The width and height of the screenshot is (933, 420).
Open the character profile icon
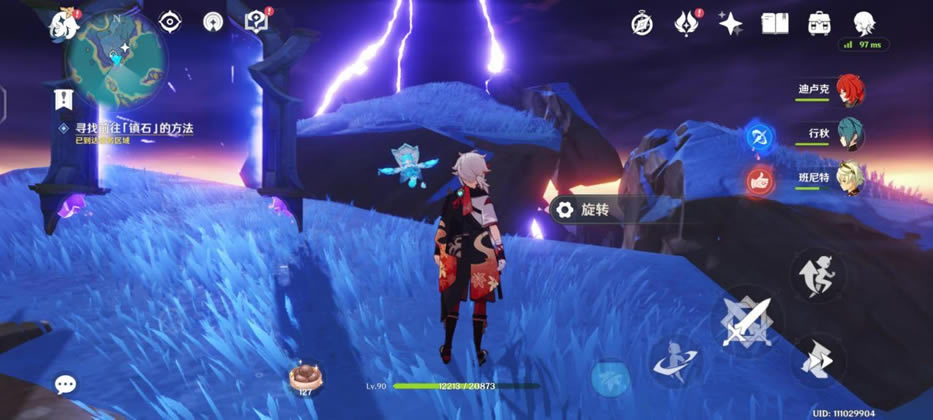[x=865, y=23]
